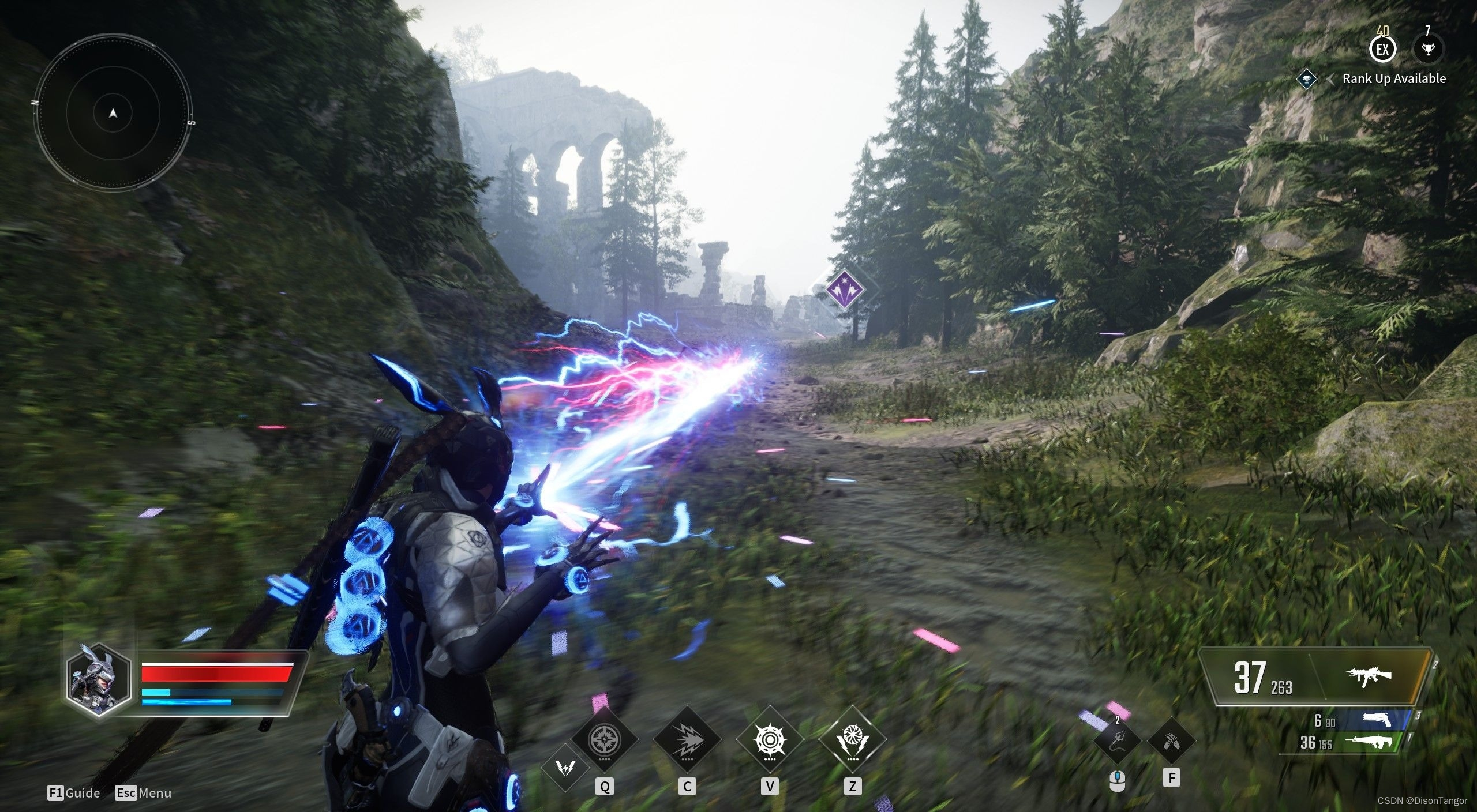Select the claw melee attack icon
This screenshot has width=1477, height=812.
click(x=1171, y=740)
